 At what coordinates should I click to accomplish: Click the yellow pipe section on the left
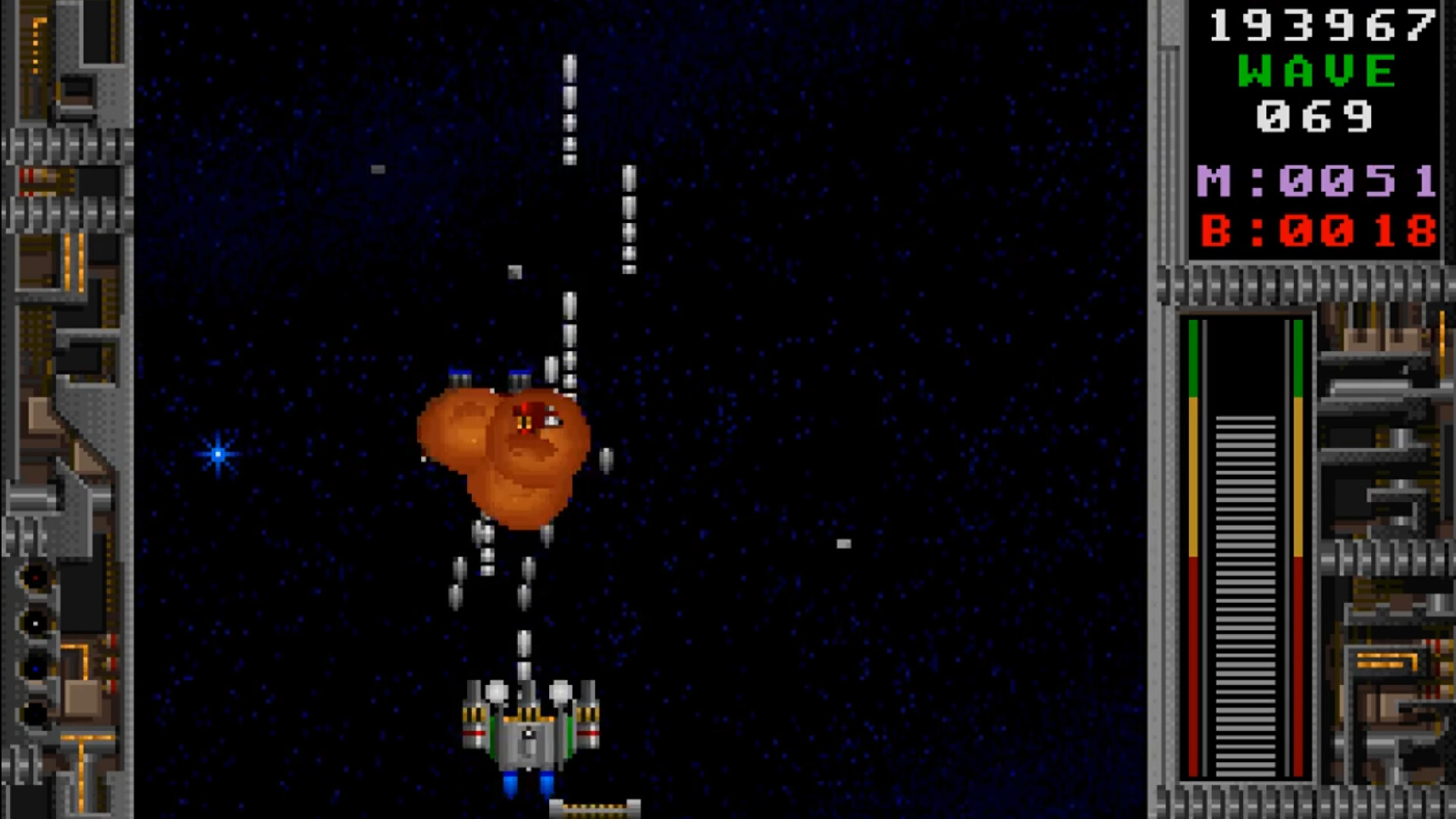click(x=72, y=258)
